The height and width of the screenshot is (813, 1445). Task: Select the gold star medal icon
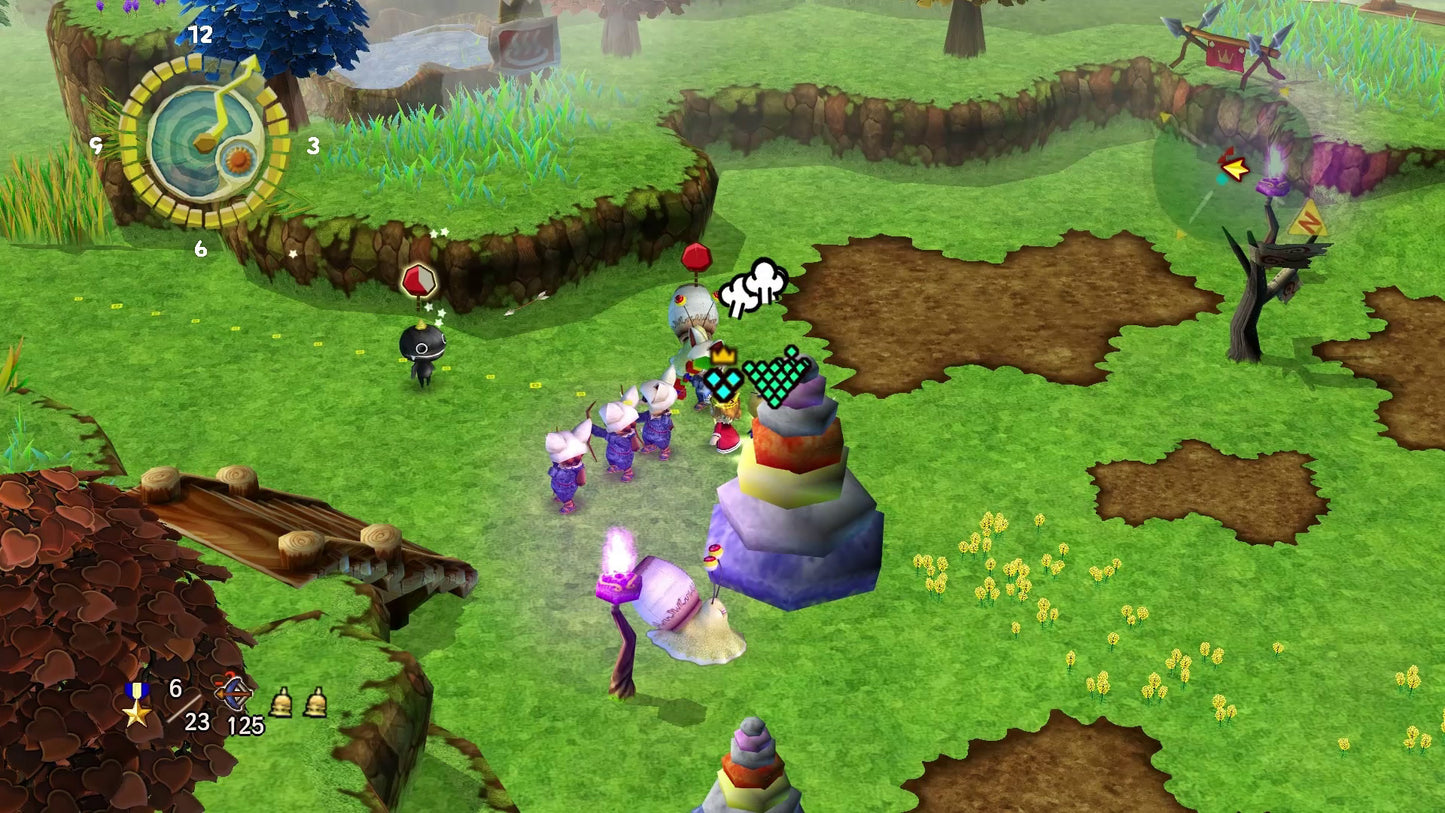[137, 705]
